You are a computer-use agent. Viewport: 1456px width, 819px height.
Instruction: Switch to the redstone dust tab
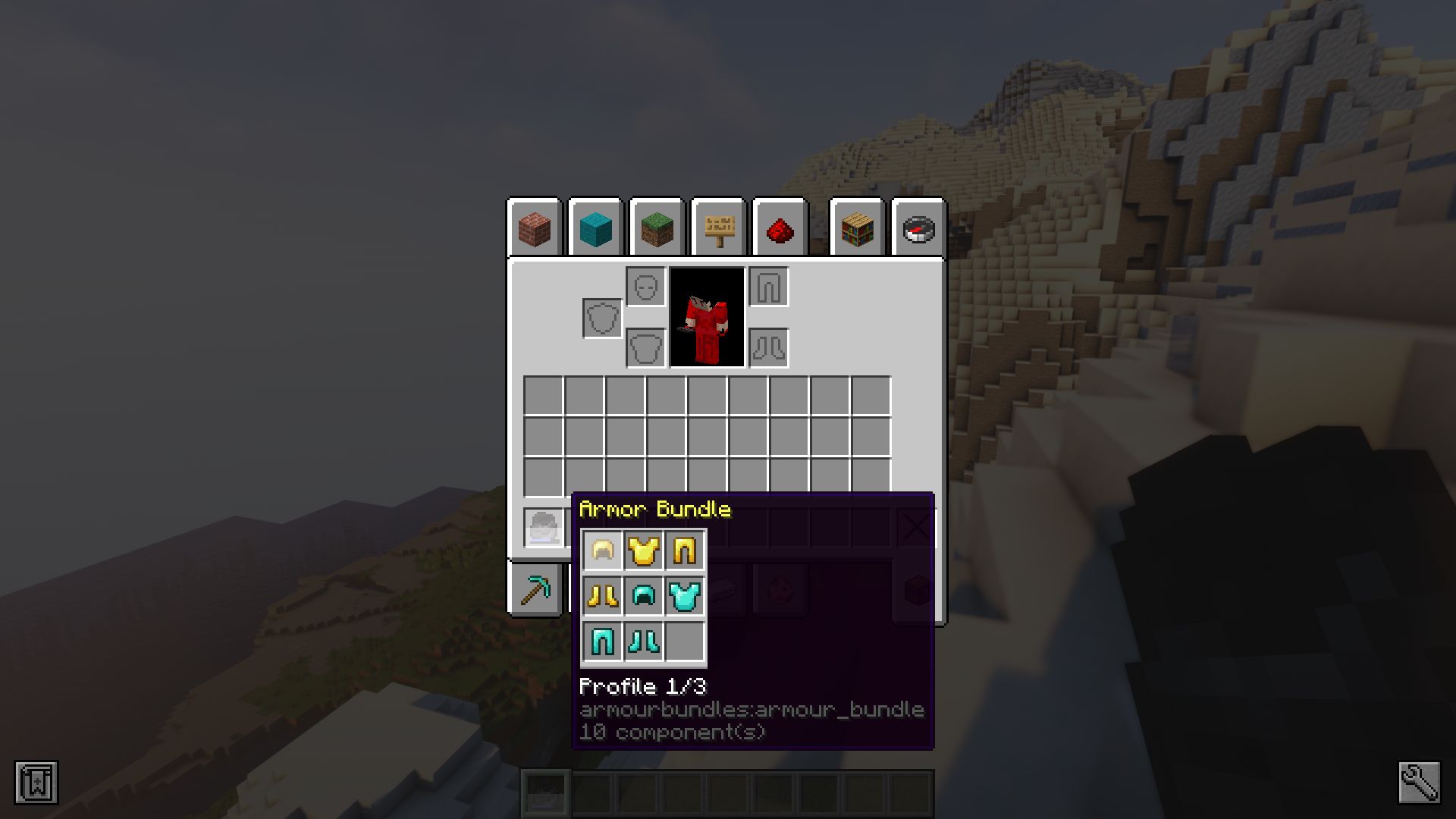coord(780,229)
